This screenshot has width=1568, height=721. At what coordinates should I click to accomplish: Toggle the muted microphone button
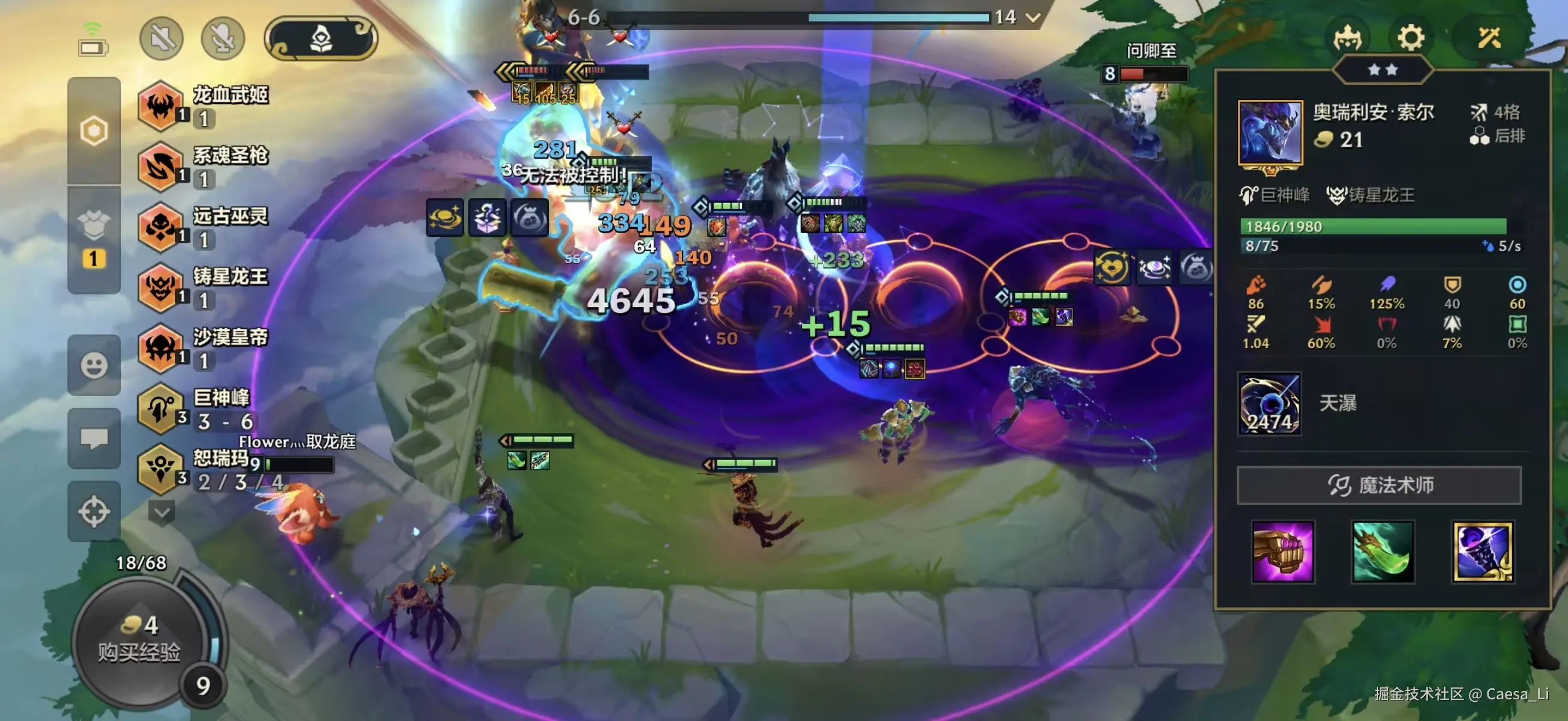click(x=223, y=38)
